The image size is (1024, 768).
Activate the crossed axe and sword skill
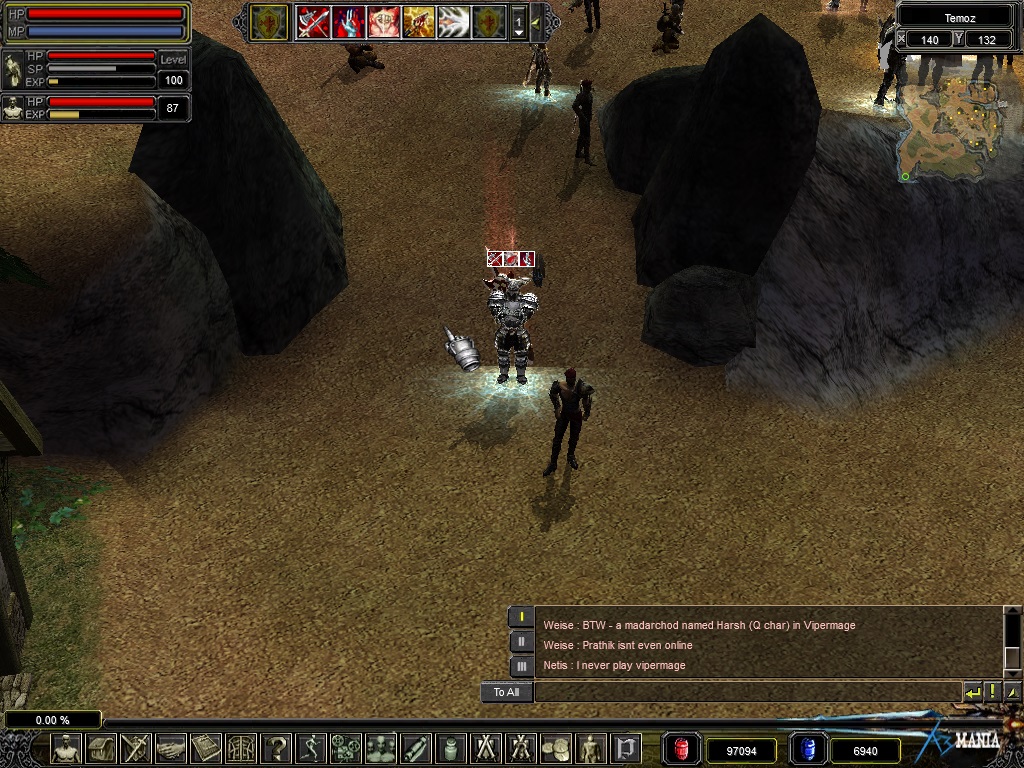[x=313, y=21]
